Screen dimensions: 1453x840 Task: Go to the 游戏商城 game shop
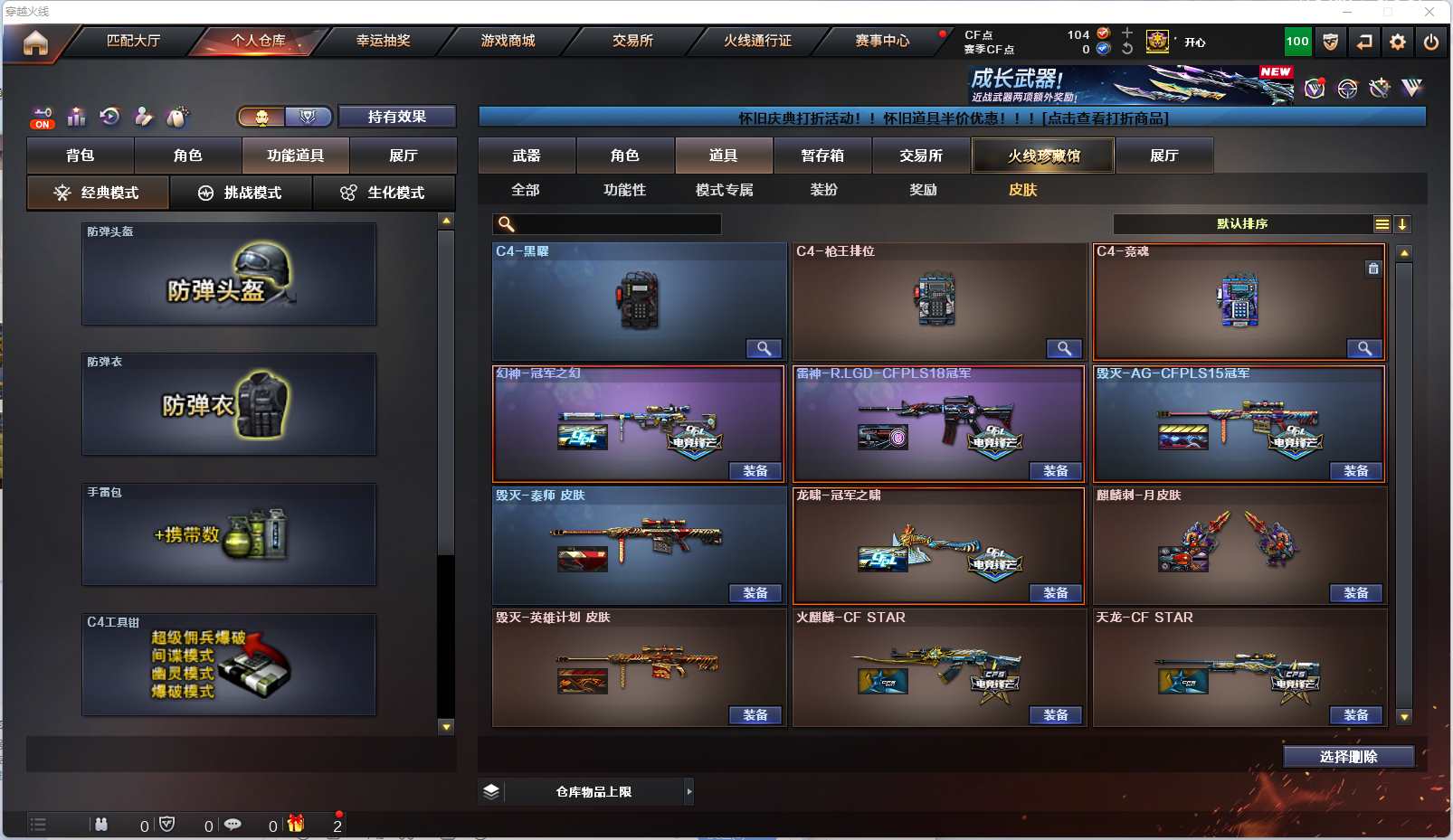coord(508,41)
